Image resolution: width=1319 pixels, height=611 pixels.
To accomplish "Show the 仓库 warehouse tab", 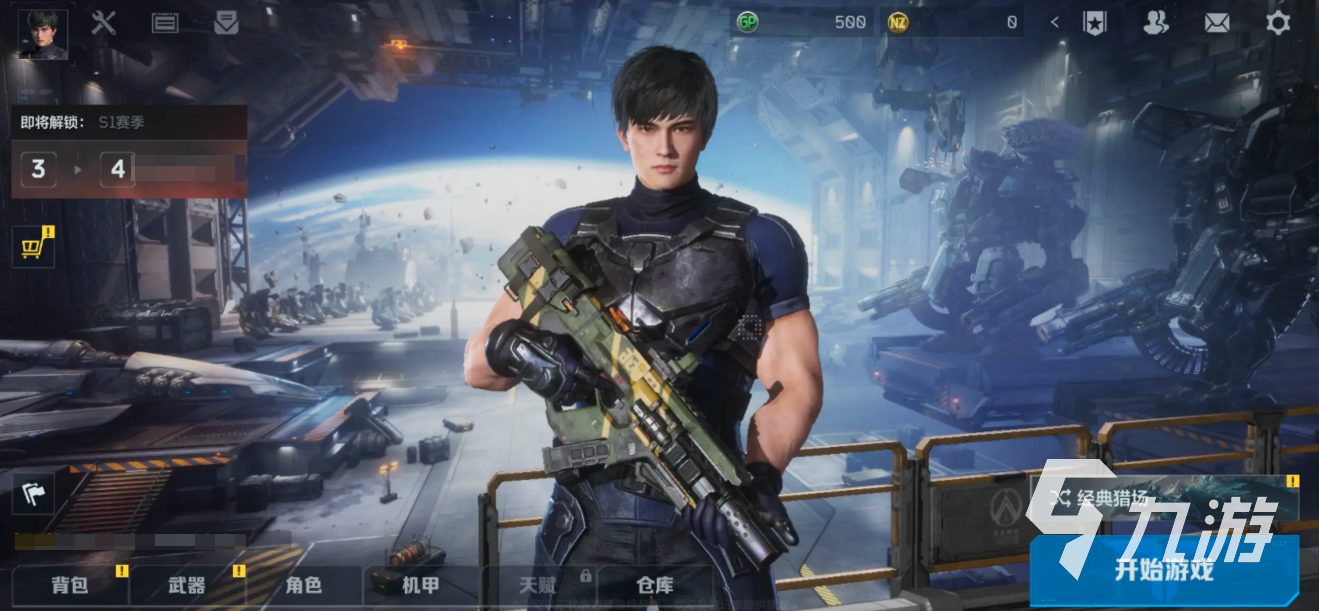I will point(654,585).
